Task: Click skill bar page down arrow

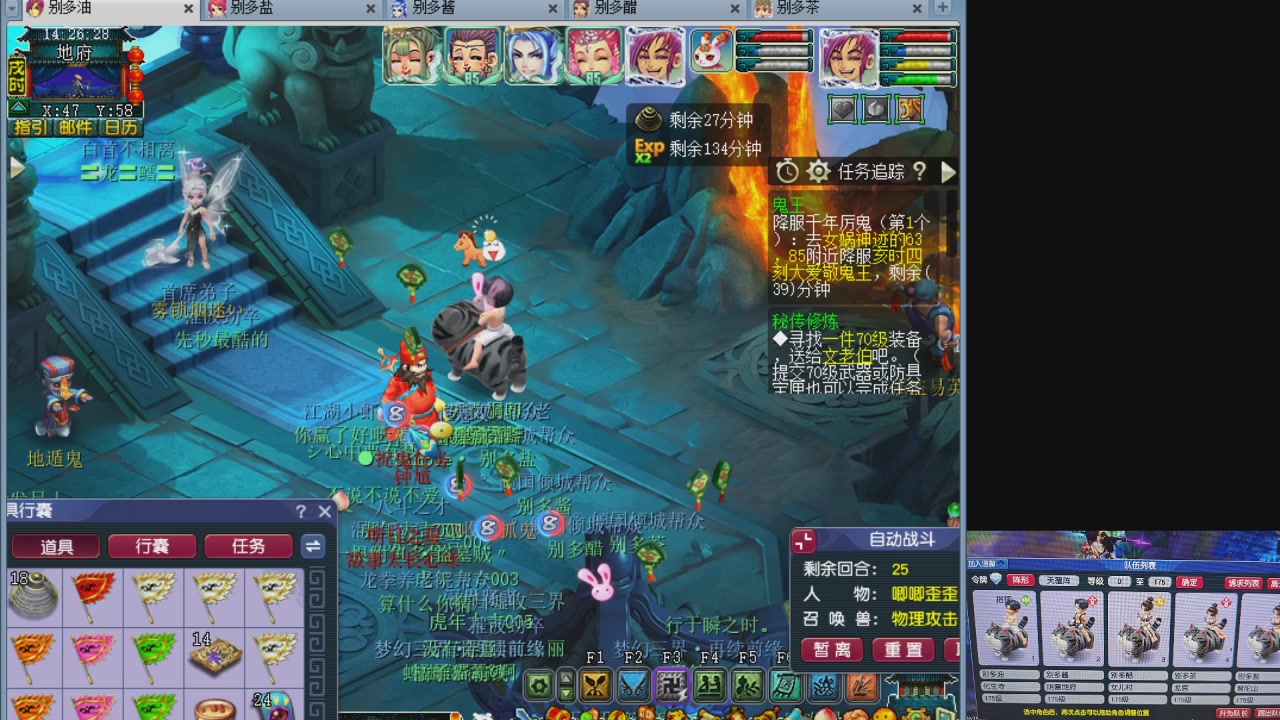Action: click(565, 693)
